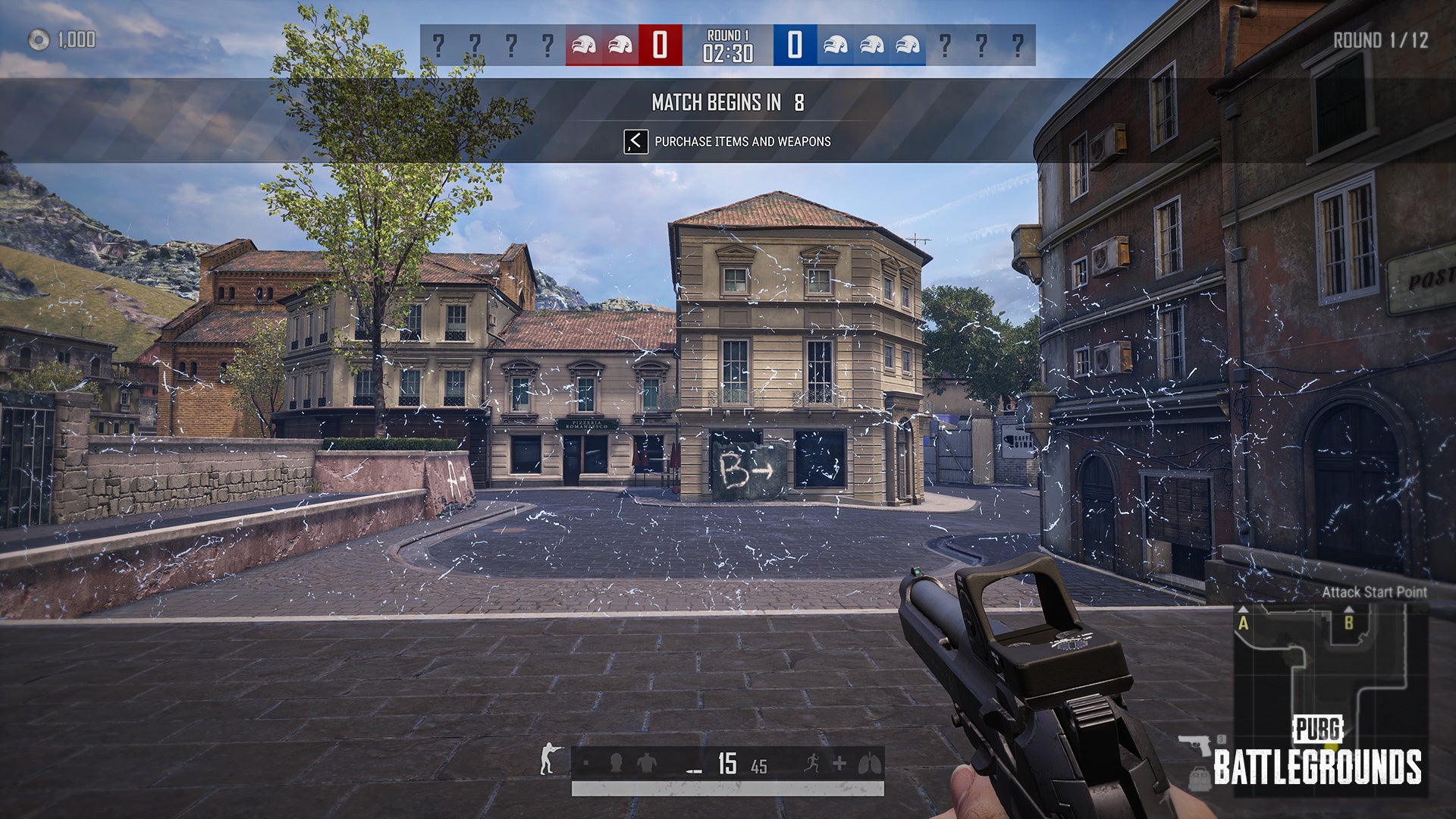1456x819 pixels.
Task: Click the standing stance soldier icon
Action: tap(550, 759)
